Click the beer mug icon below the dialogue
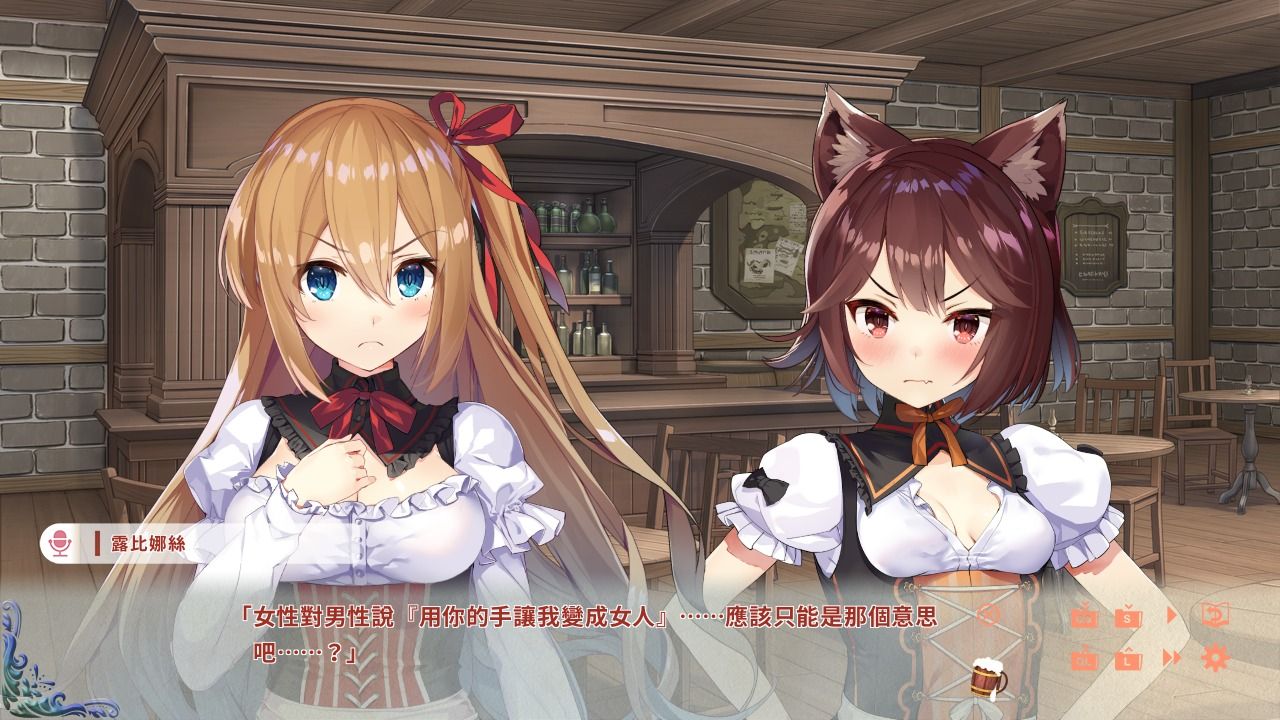This screenshot has height=720, width=1280. click(985, 679)
